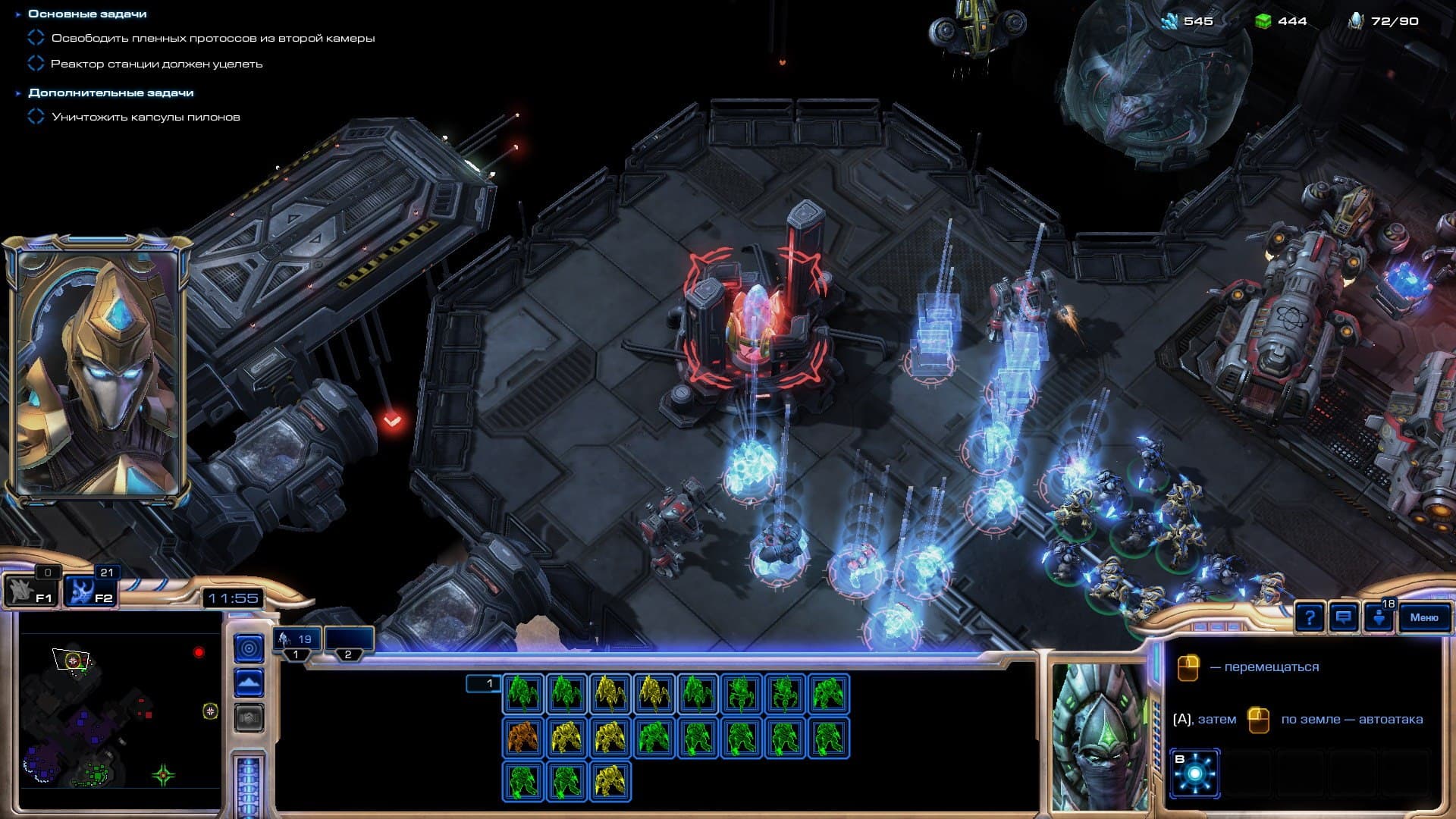Collapse the Основные задачи objectives header

[87, 14]
